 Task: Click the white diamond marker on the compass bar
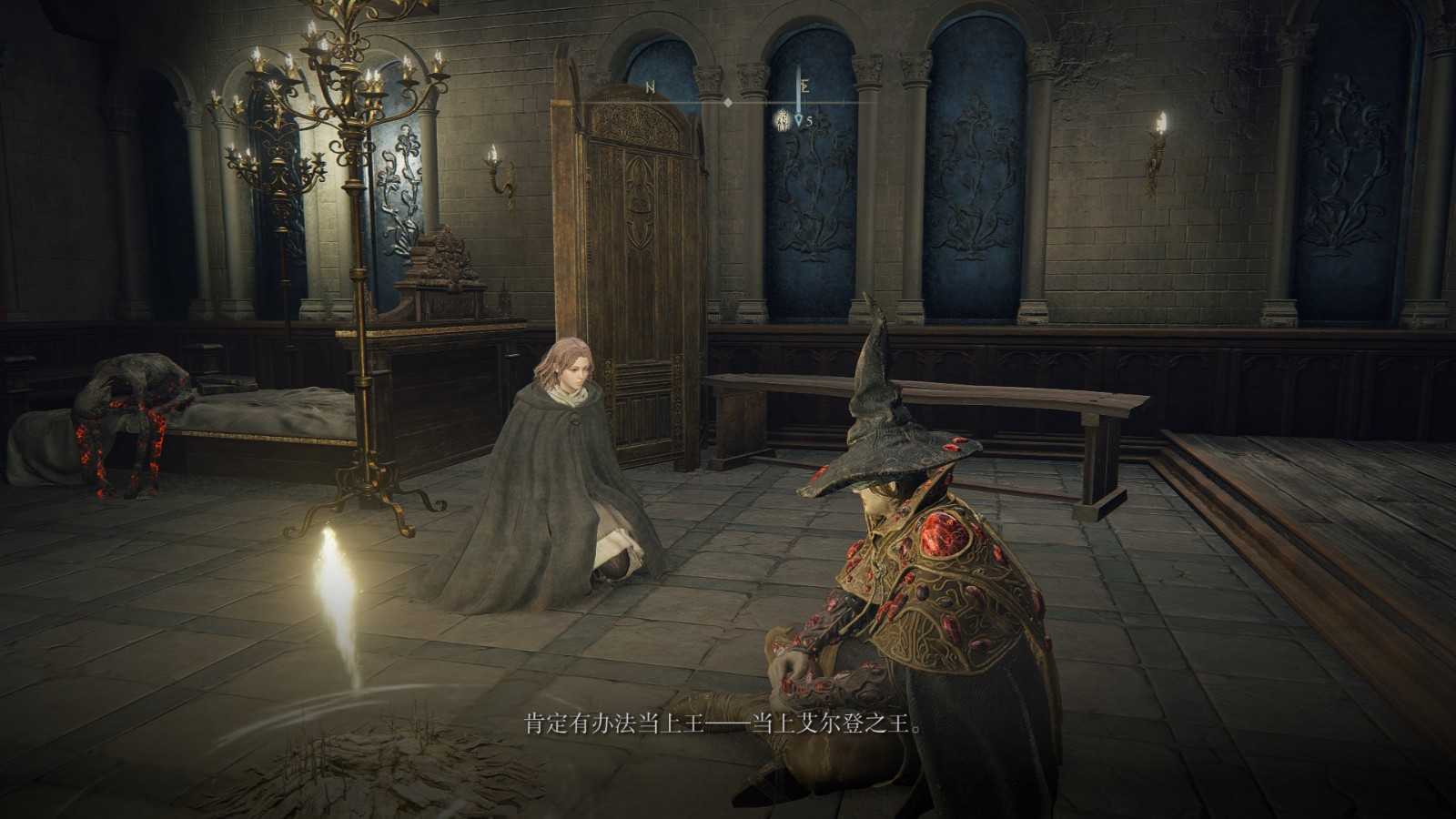pos(728,103)
